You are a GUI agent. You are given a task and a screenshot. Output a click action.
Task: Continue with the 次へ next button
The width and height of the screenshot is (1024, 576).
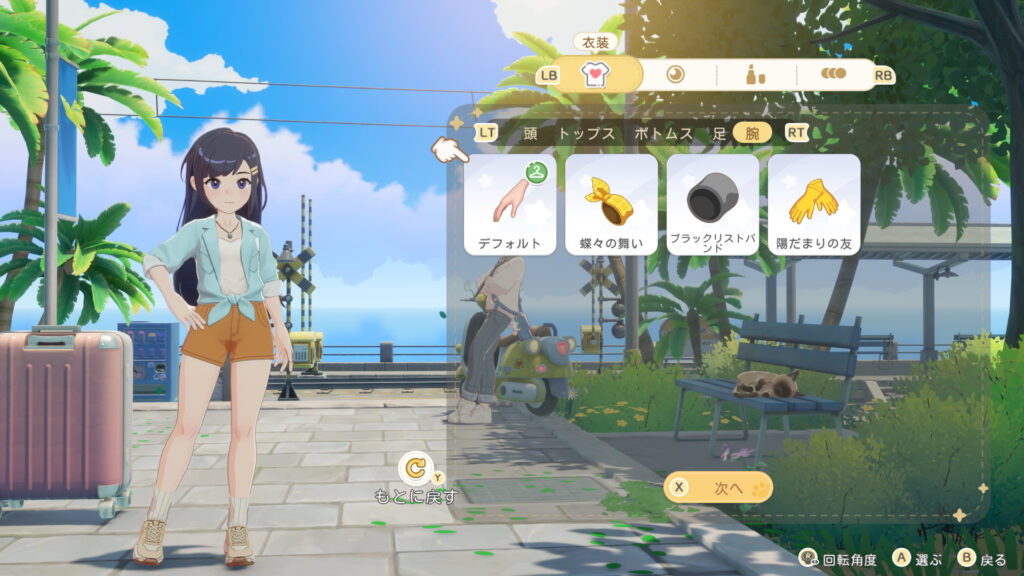click(718, 487)
